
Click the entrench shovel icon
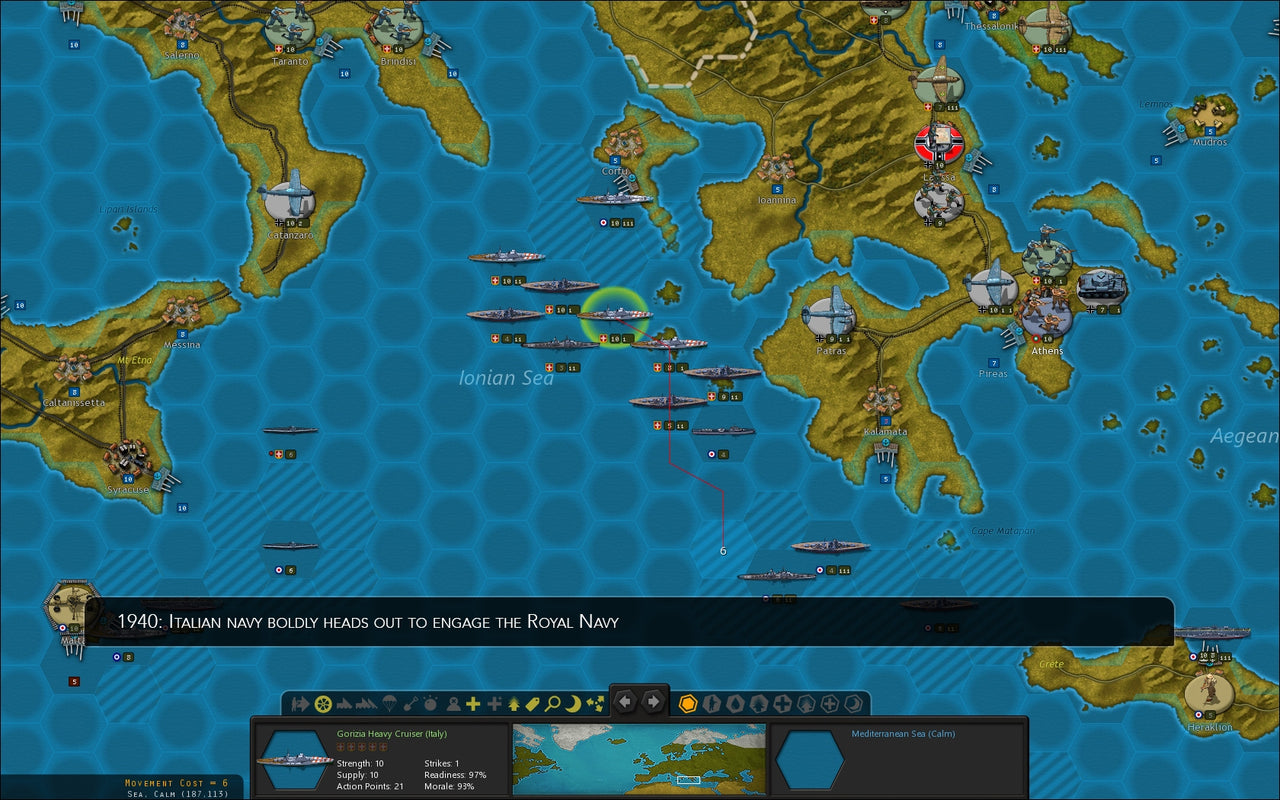[412, 703]
